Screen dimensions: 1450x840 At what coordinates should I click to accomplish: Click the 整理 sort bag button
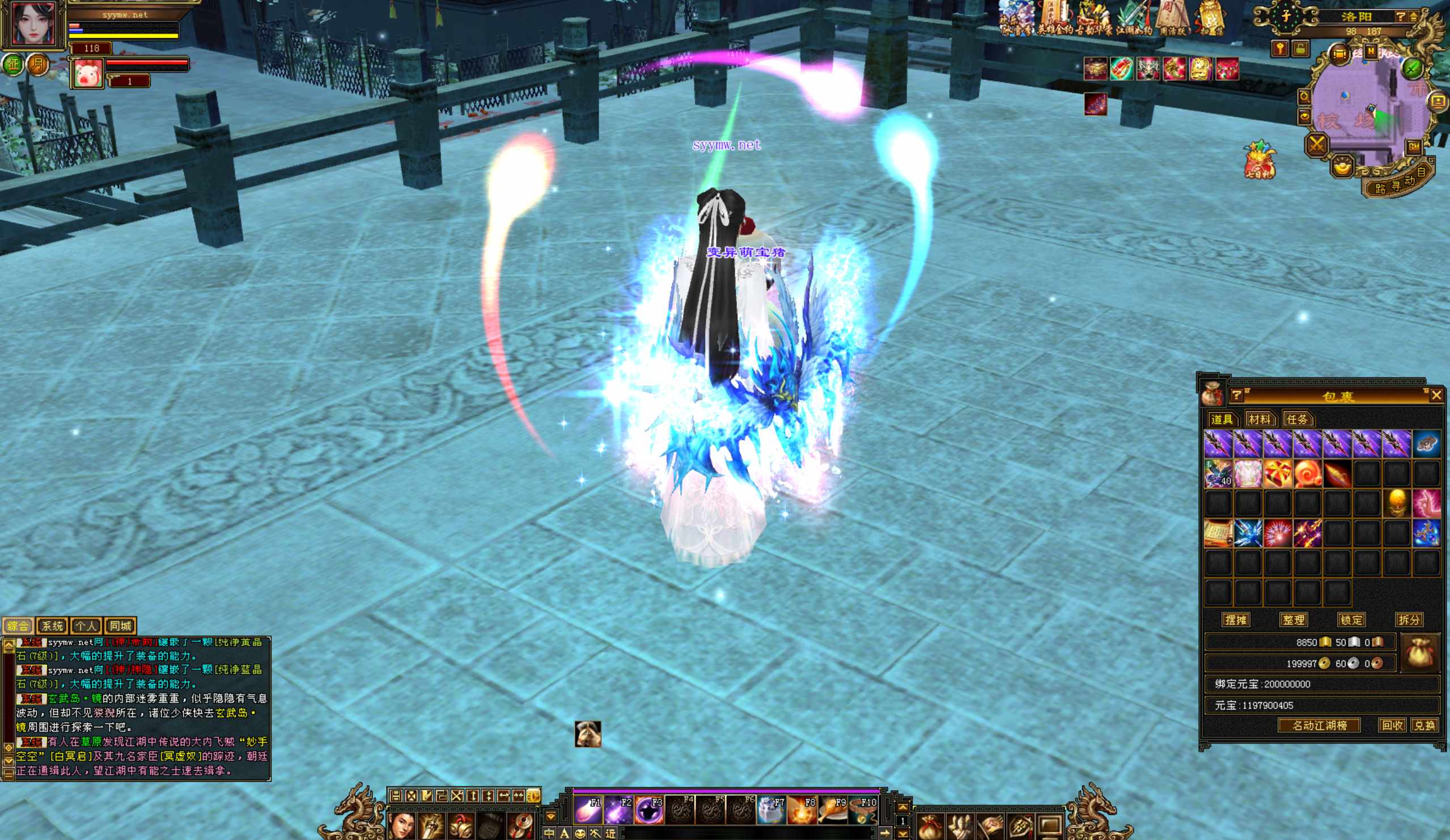point(1294,620)
